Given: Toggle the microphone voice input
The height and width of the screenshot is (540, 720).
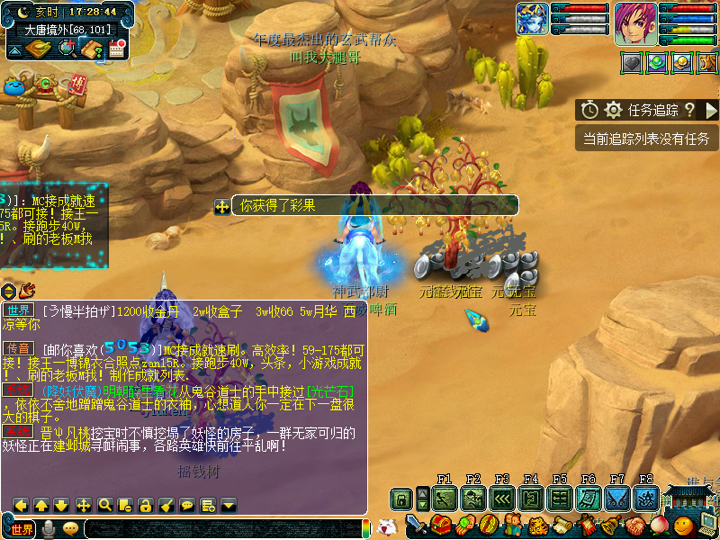Looking at the screenshot, I should pos(48,529).
